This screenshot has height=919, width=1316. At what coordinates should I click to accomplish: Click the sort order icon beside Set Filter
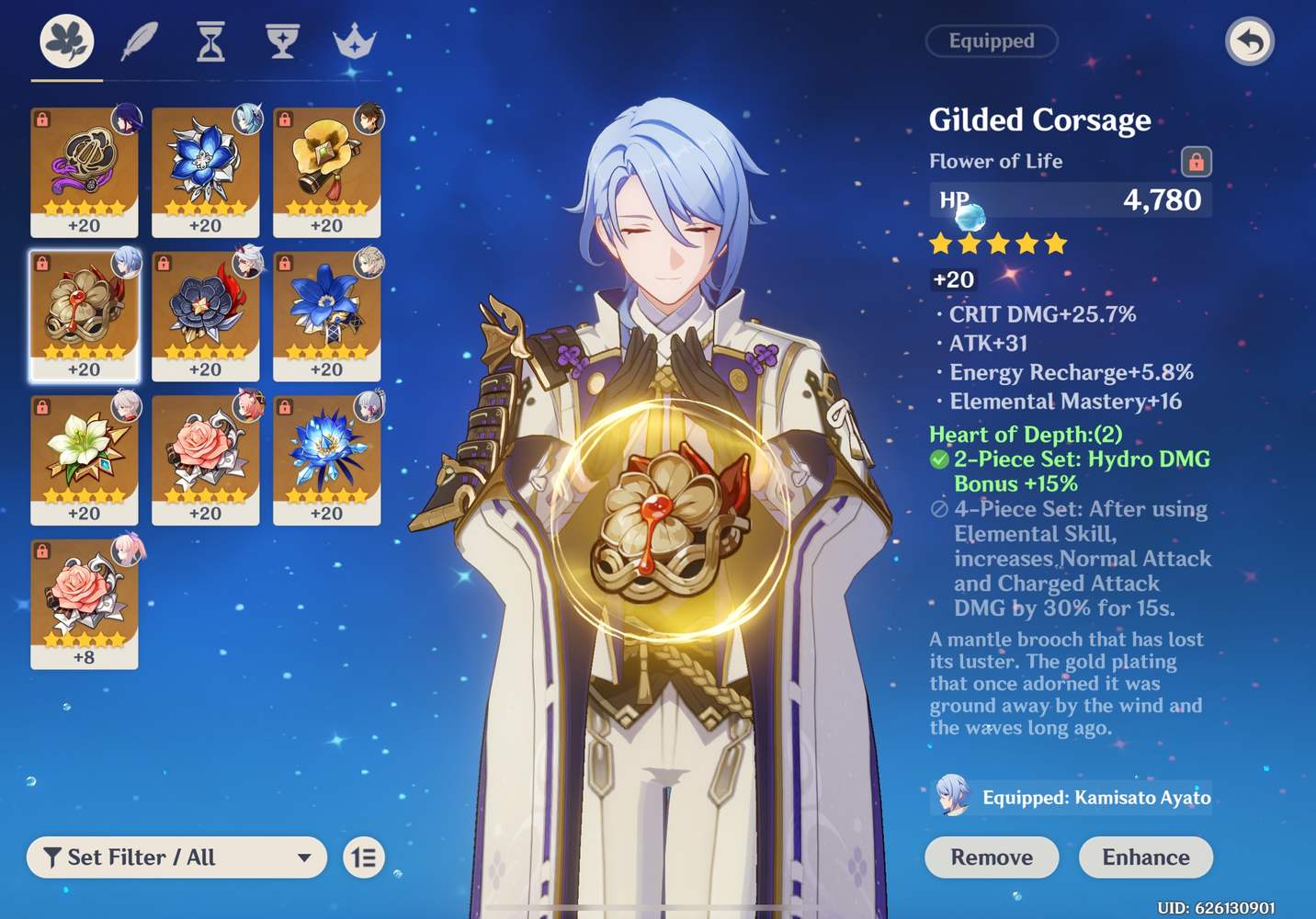click(x=365, y=857)
